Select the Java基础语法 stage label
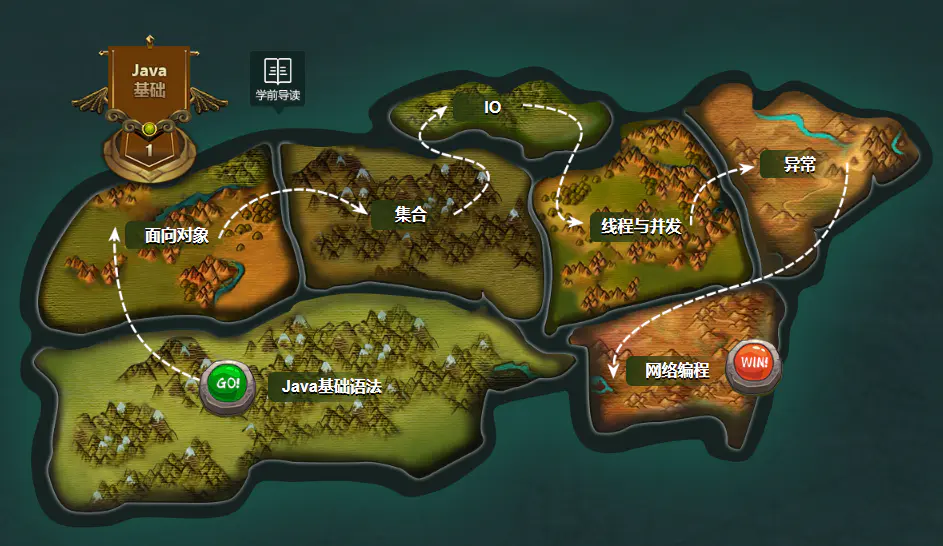Viewport: 943px width, 546px height. 331,387
